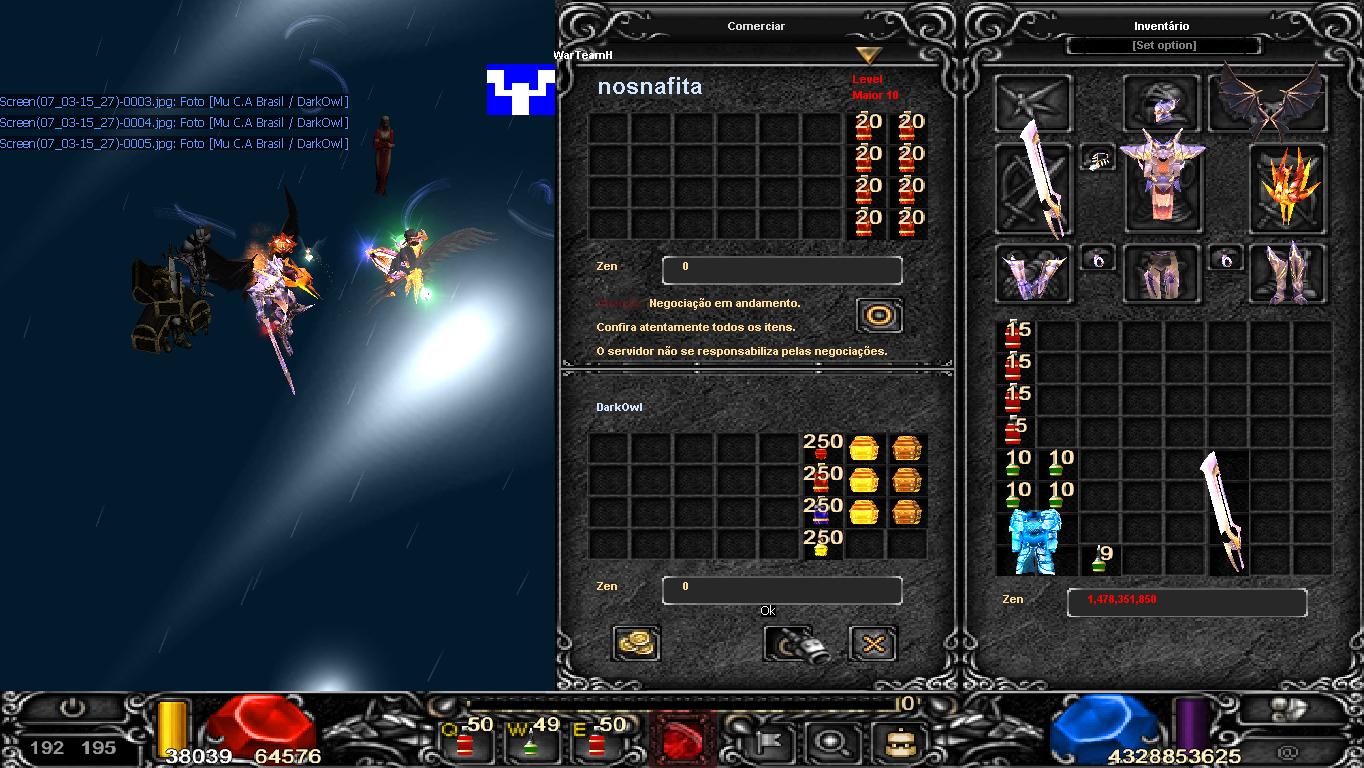
Task: Select the equipped helmet slot
Action: [1162, 103]
